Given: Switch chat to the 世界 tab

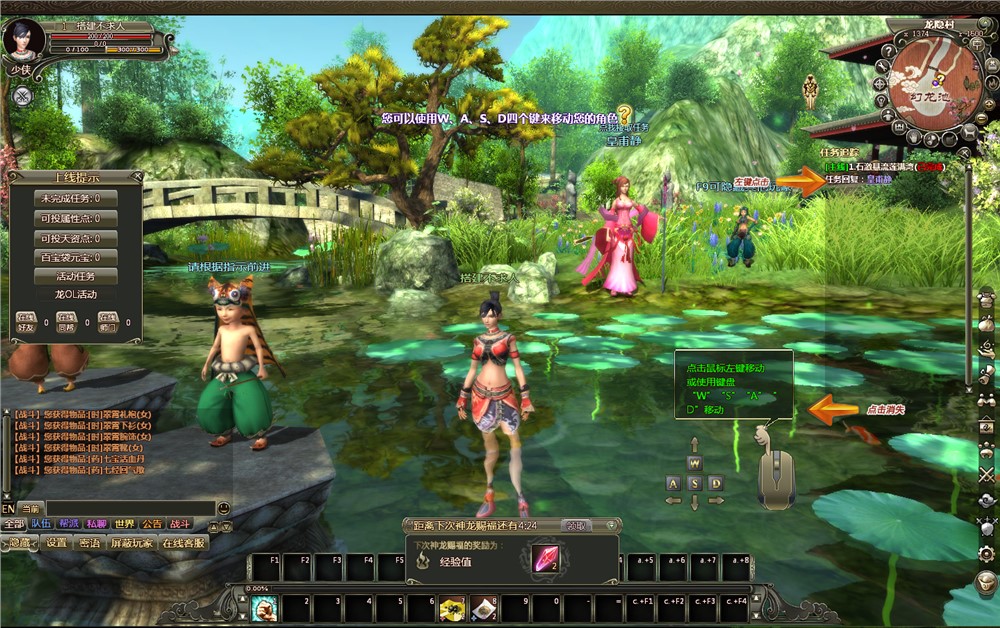Looking at the screenshot, I should click(124, 524).
